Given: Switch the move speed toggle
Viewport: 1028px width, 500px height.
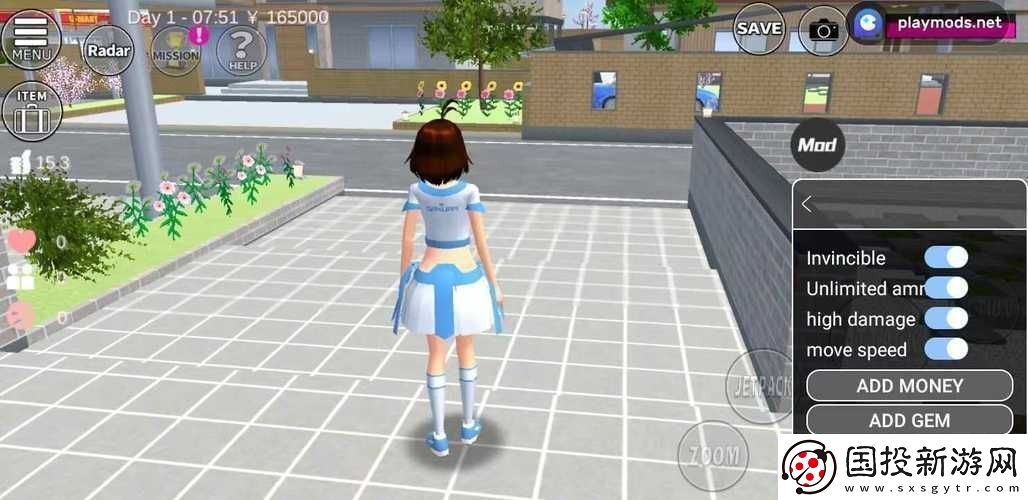Looking at the screenshot, I should (945, 350).
